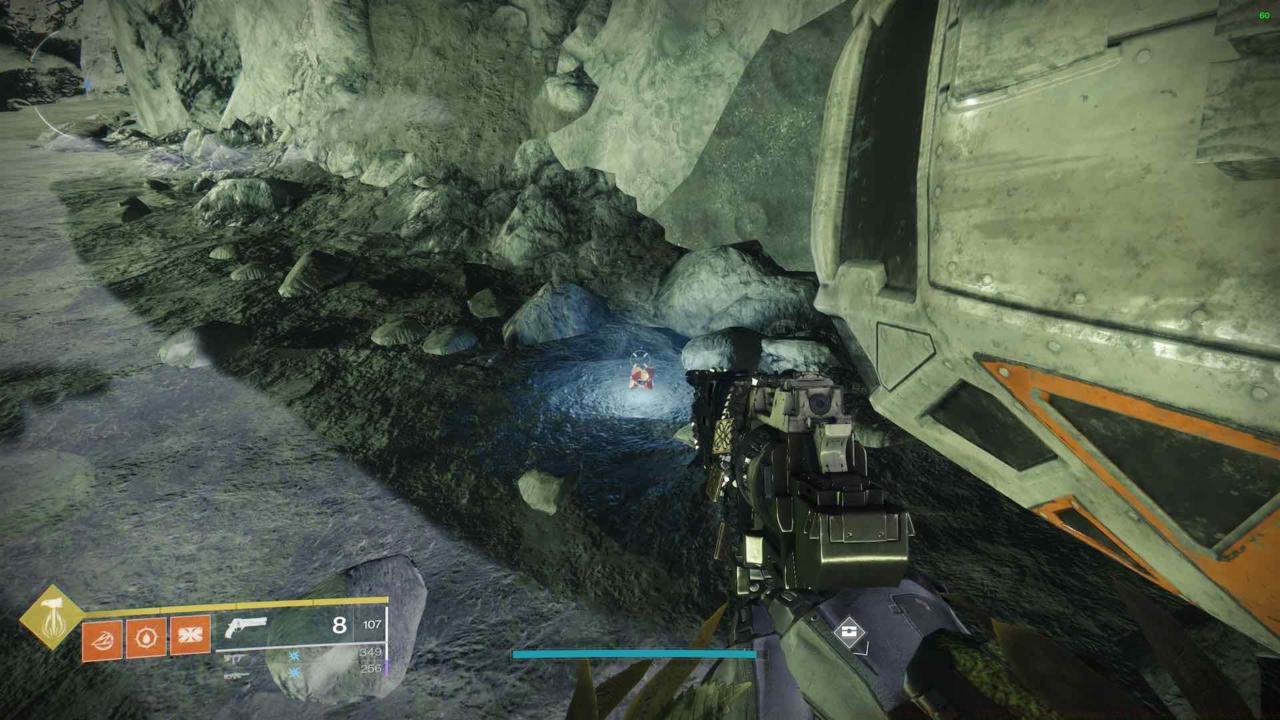Click the Sun Warrior buff icon
This screenshot has height=720, width=1280.
(144, 636)
